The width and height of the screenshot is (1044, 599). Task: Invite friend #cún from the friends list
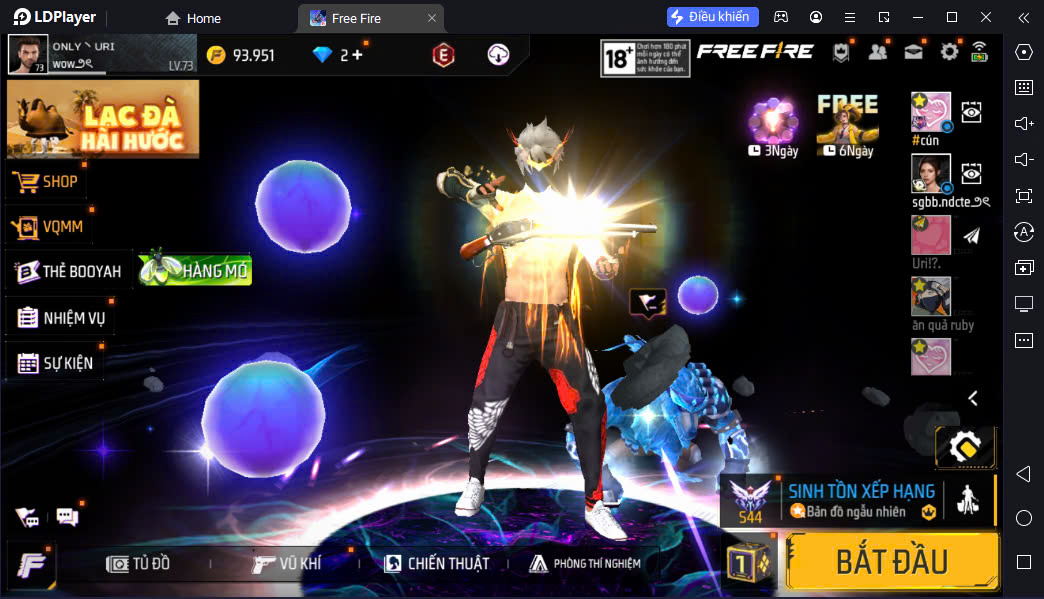pyautogui.click(x=930, y=111)
